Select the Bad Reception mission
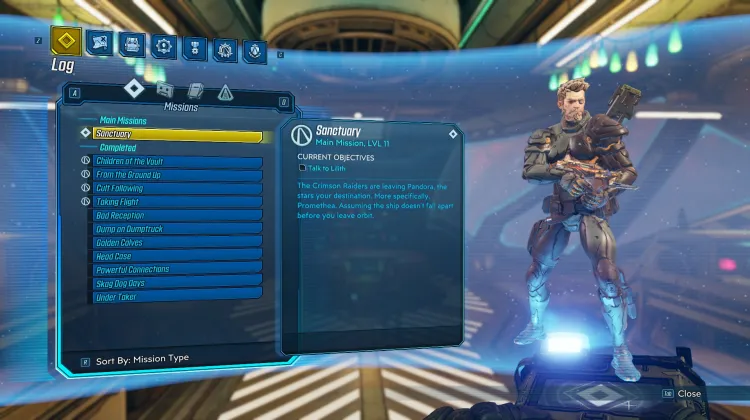 176,216
